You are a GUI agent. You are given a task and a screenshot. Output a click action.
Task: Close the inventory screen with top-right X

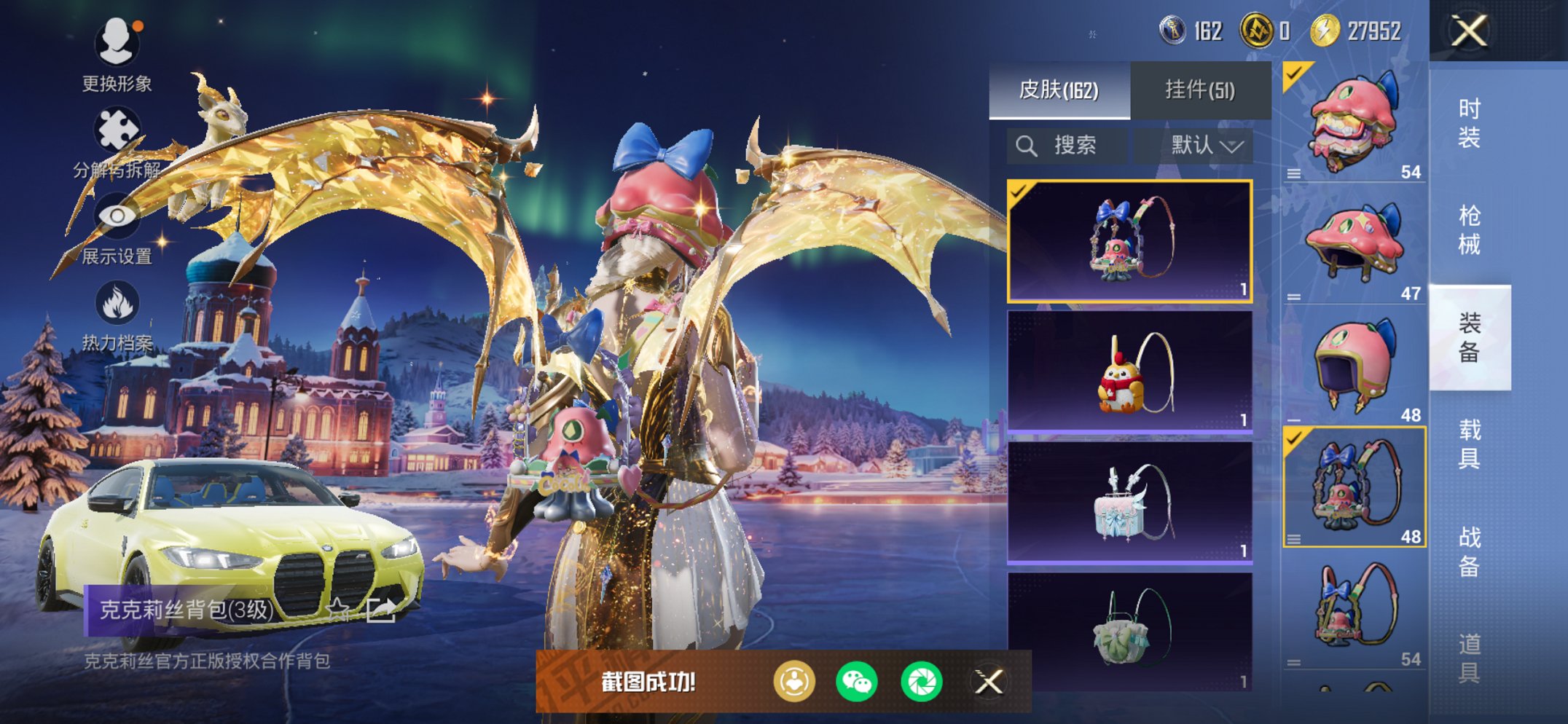[1468, 31]
